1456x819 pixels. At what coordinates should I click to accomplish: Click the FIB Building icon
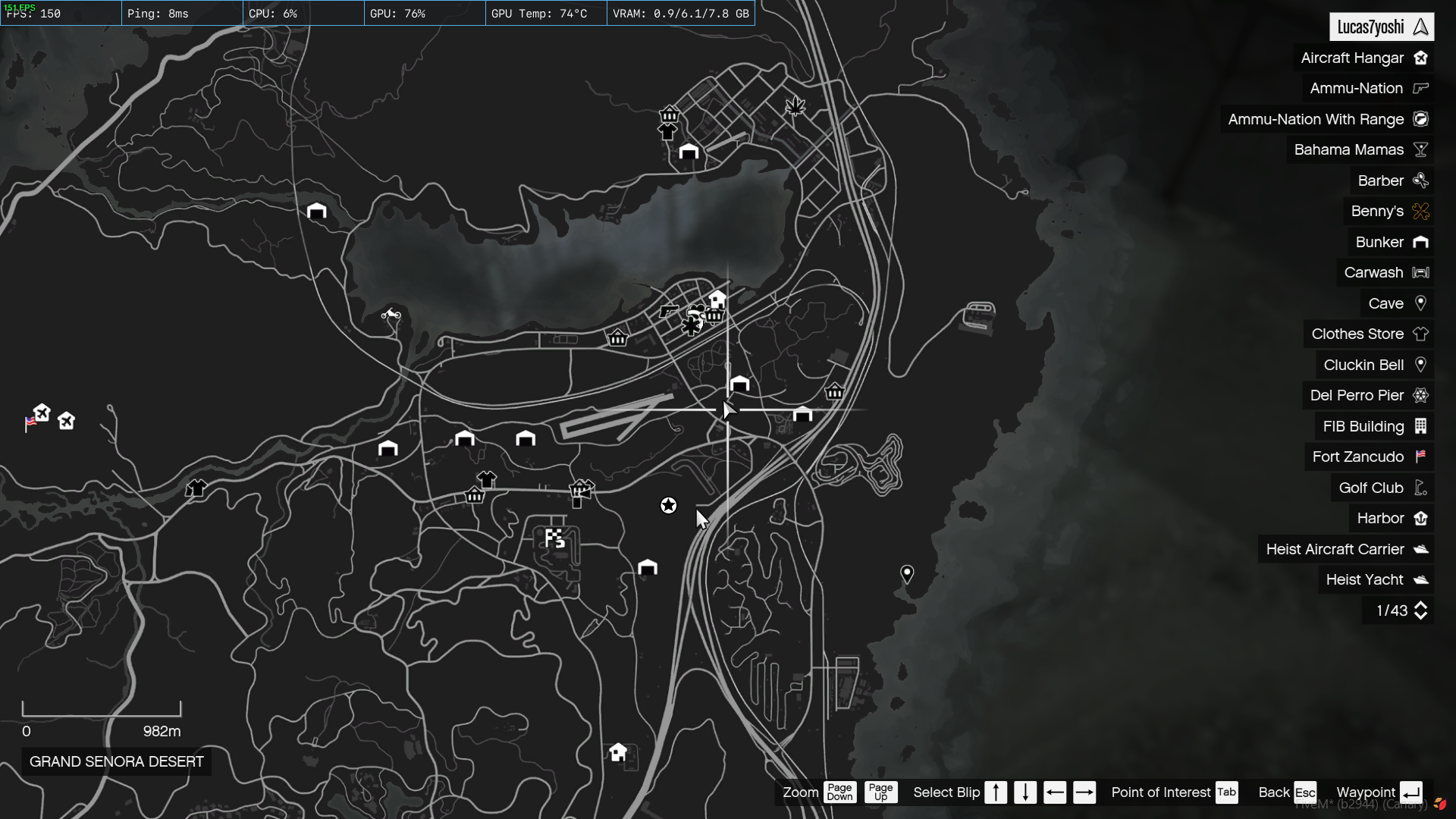(x=1421, y=426)
